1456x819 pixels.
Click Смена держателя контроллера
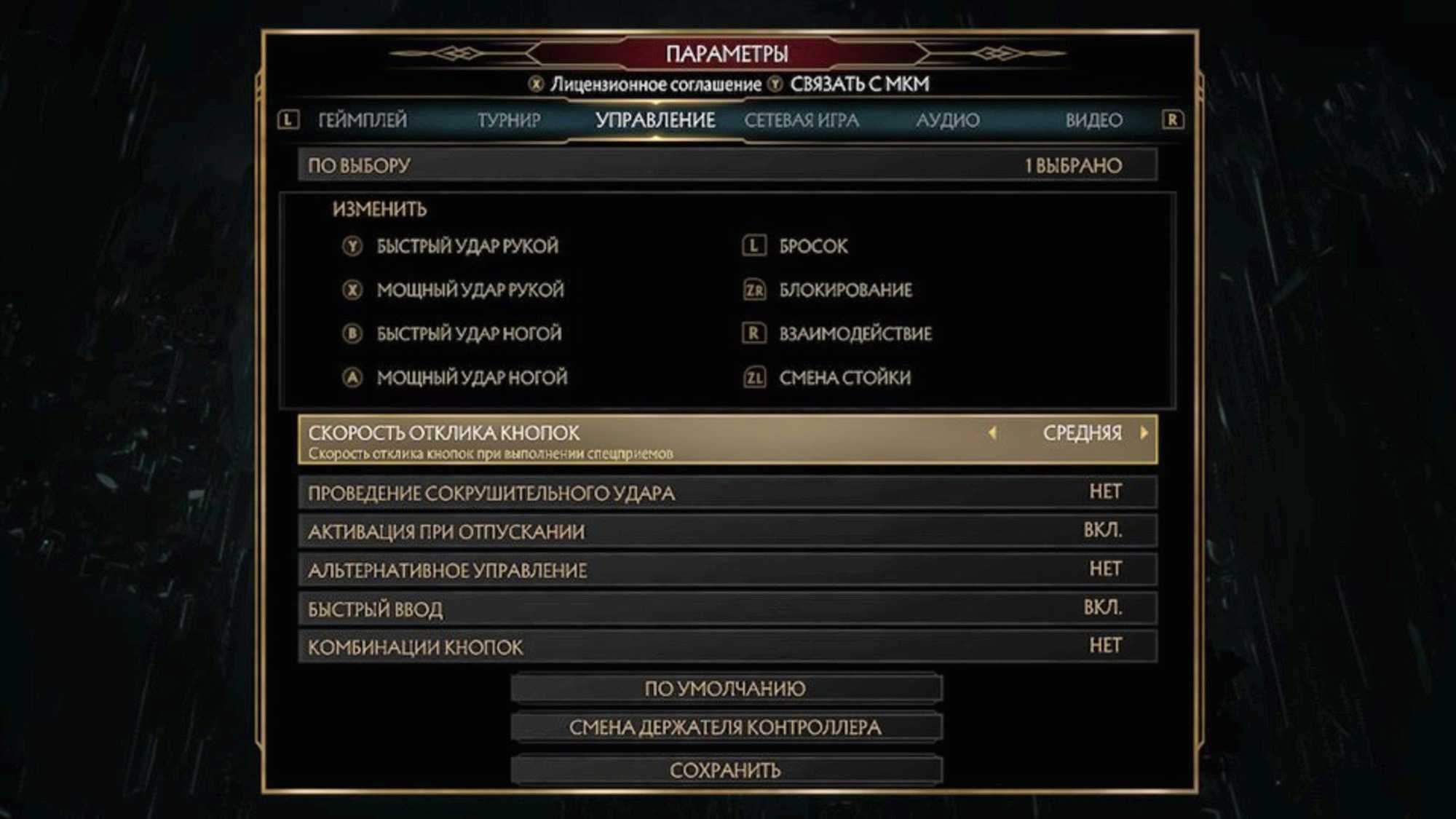click(x=727, y=727)
